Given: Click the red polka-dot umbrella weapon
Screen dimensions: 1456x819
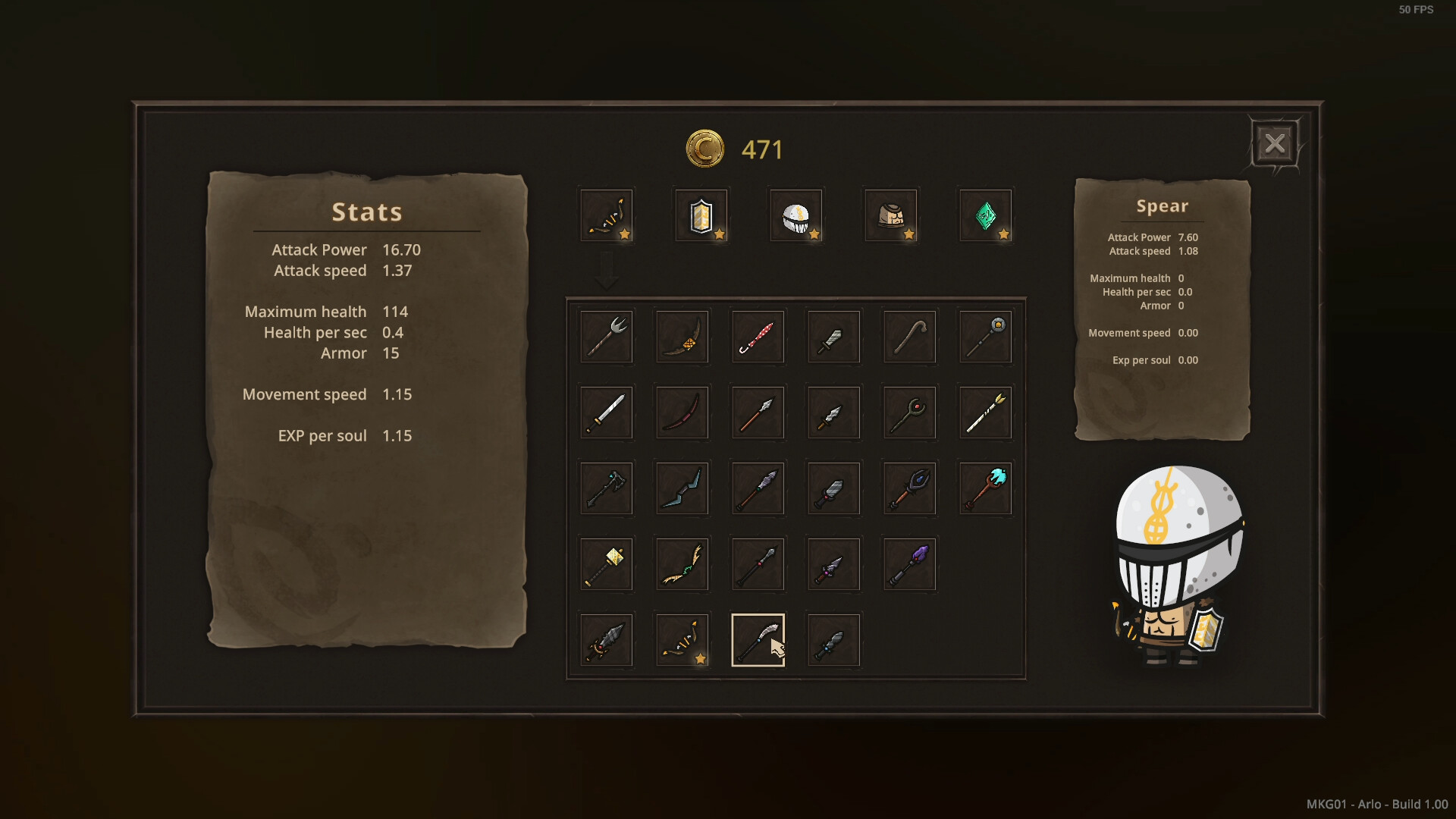Looking at the screenshot, I should [x=758, y=337].
